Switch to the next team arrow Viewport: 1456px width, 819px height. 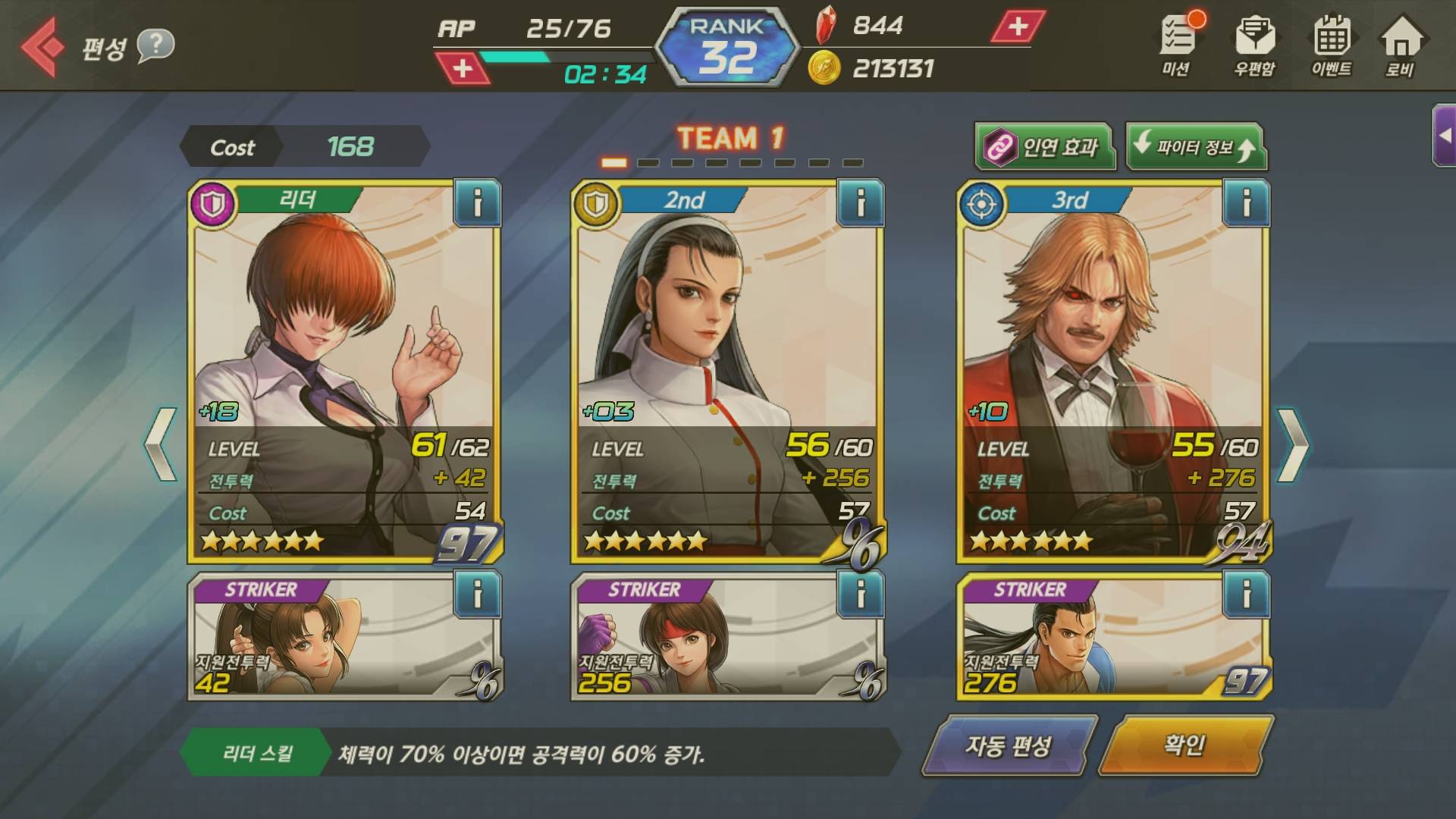tap(1292, 445)
